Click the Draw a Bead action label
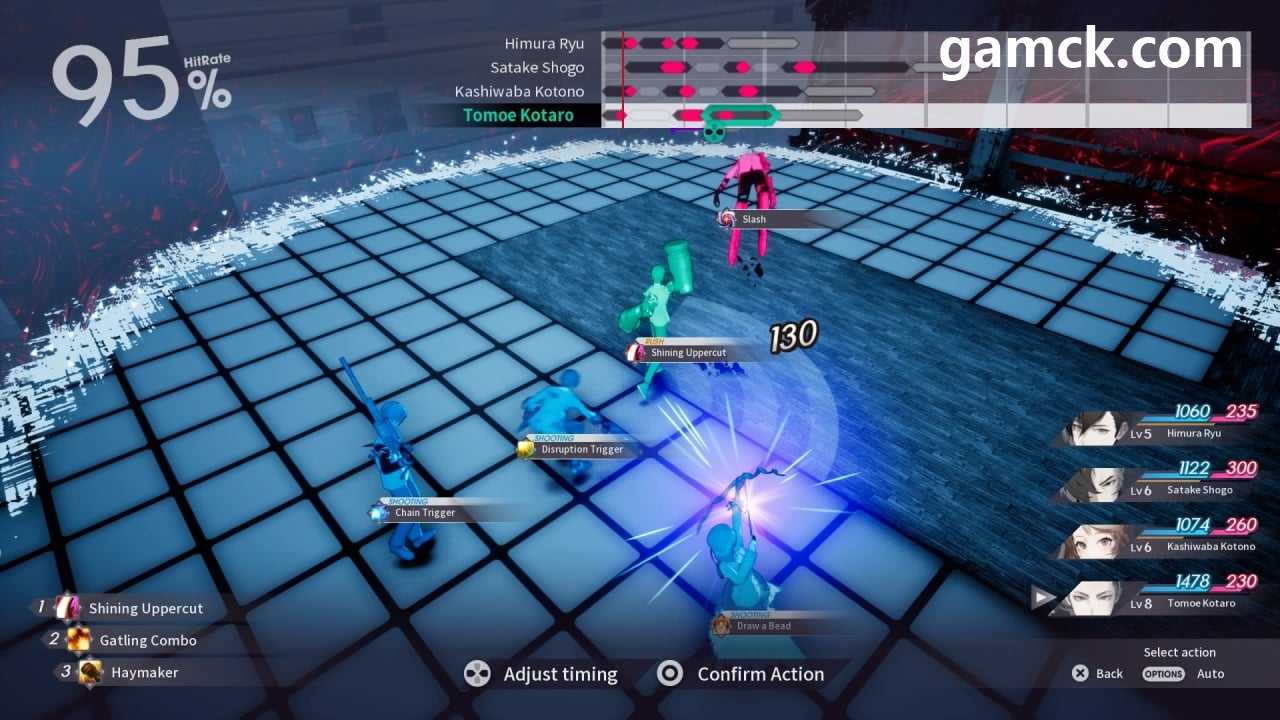Screen dimensions: 1280x720 point(763,626)
